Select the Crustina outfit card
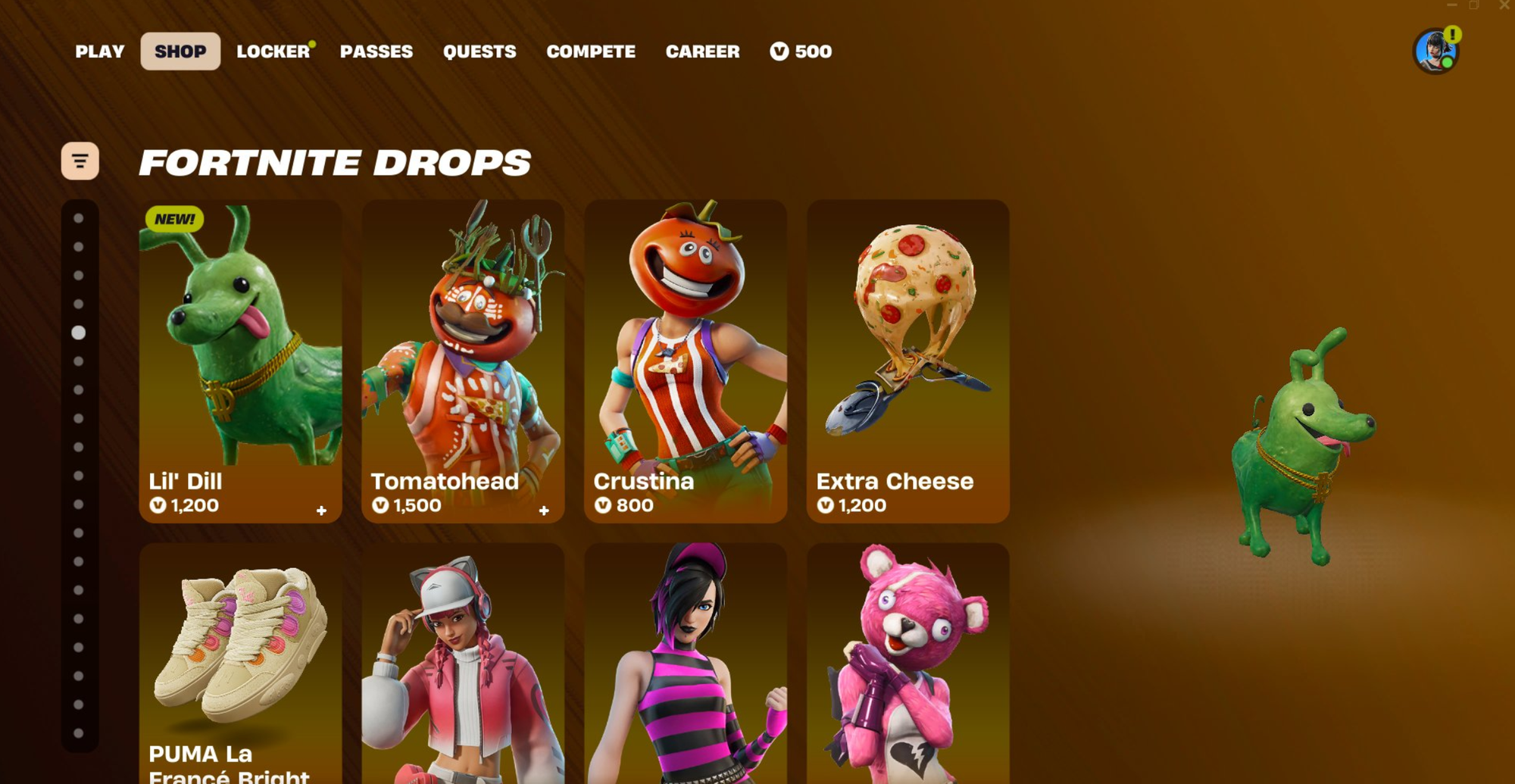The width and height of the screenshot is (1515, 784). click(x=685, y=356)
